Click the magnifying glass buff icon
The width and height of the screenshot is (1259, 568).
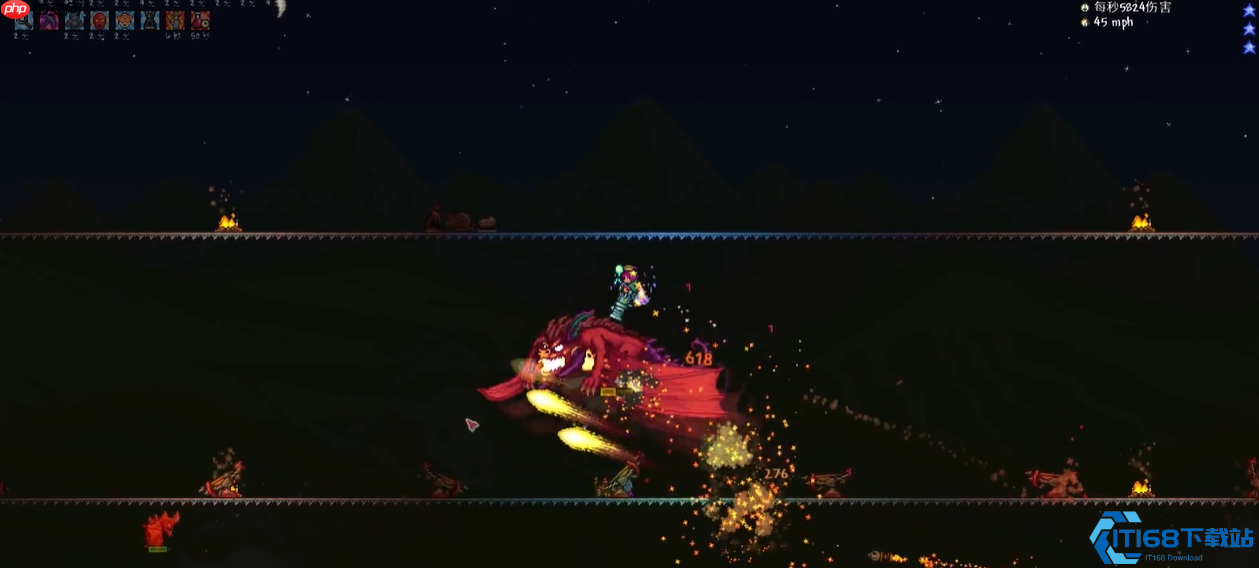tap(23, 19)
